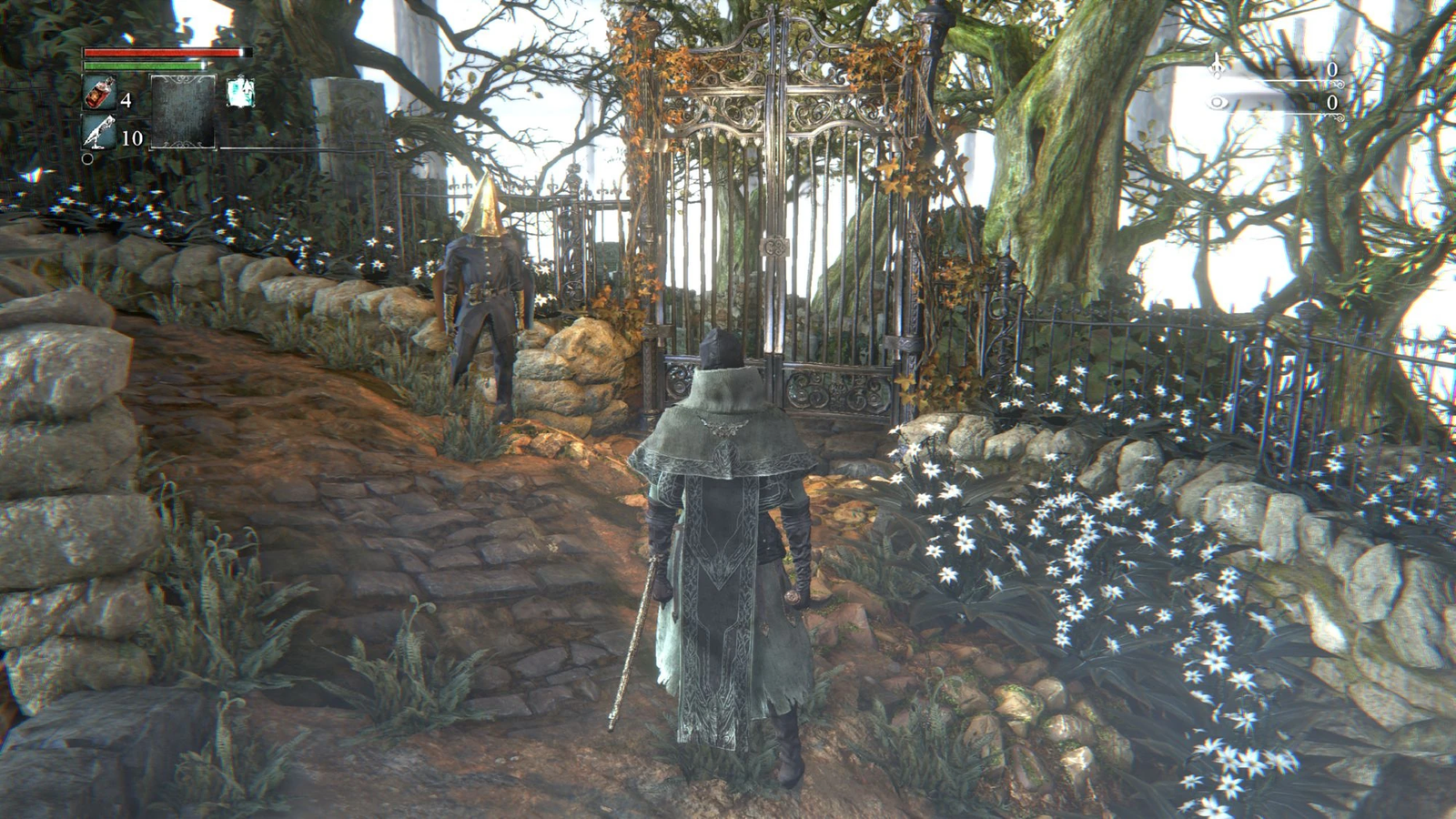Click the Blood Echoes counter icon
Image resolution: width=1456 pixels, height=819 pixels.
point(1217,66)
